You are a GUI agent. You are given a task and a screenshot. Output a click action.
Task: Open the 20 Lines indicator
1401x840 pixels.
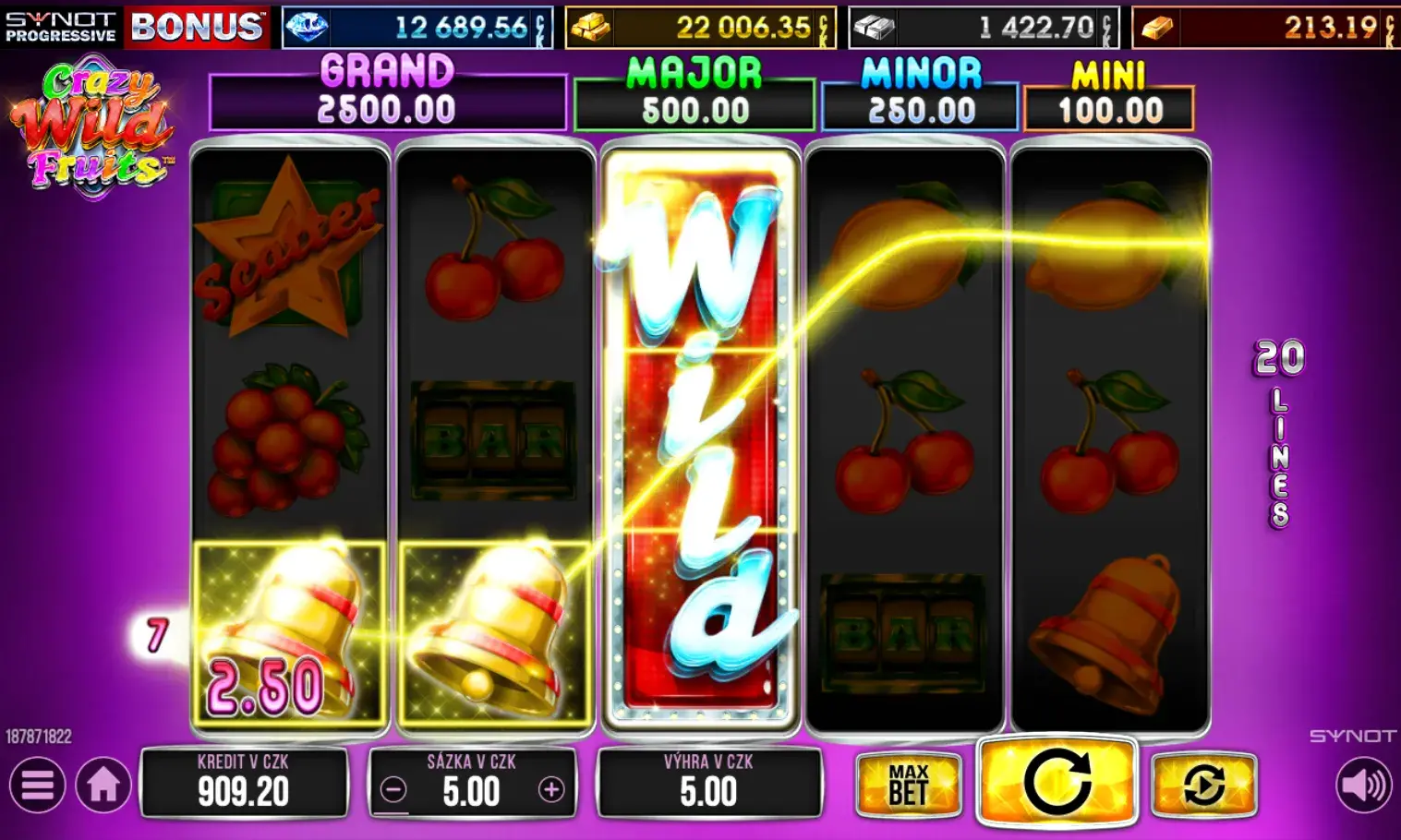click(x=1279, y=432)
